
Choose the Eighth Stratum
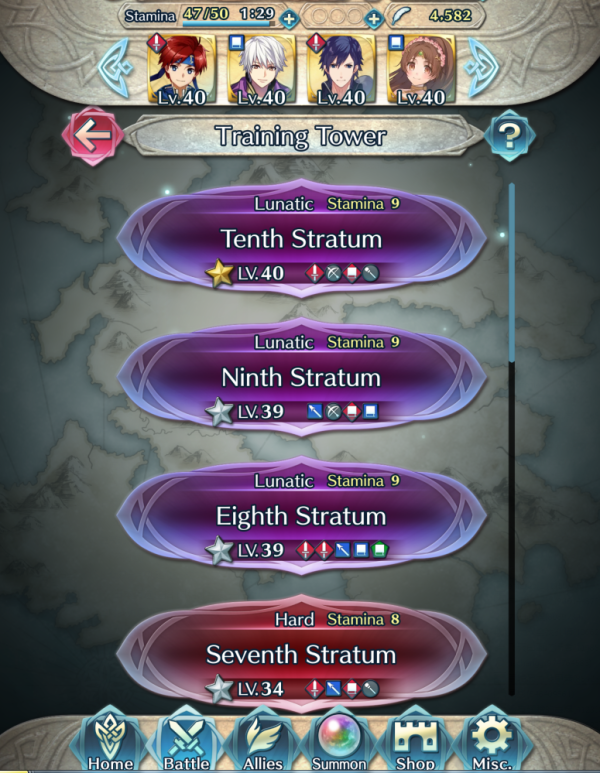click(301, 516)
